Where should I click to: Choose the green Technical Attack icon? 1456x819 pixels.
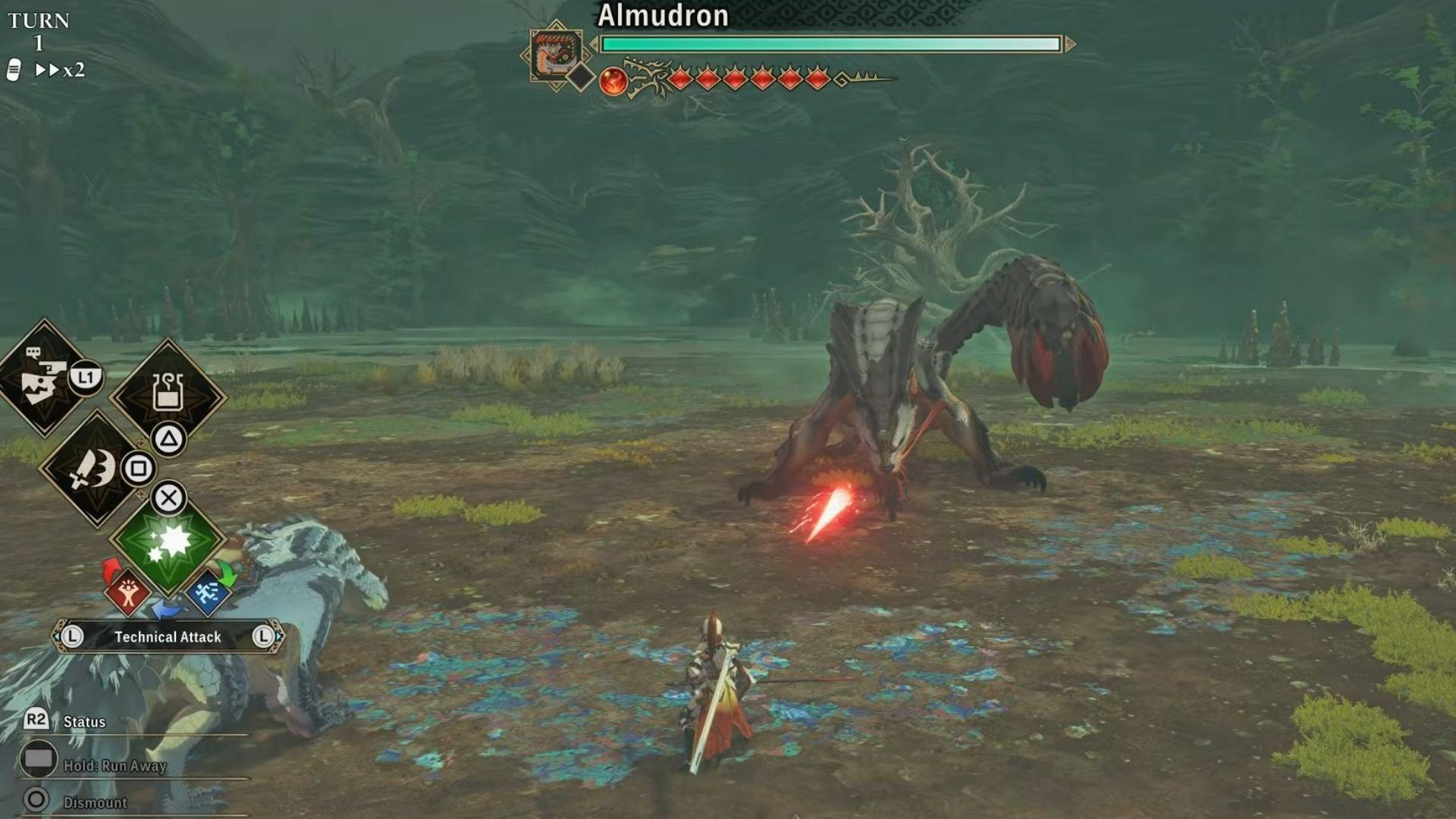pos(171,540)
